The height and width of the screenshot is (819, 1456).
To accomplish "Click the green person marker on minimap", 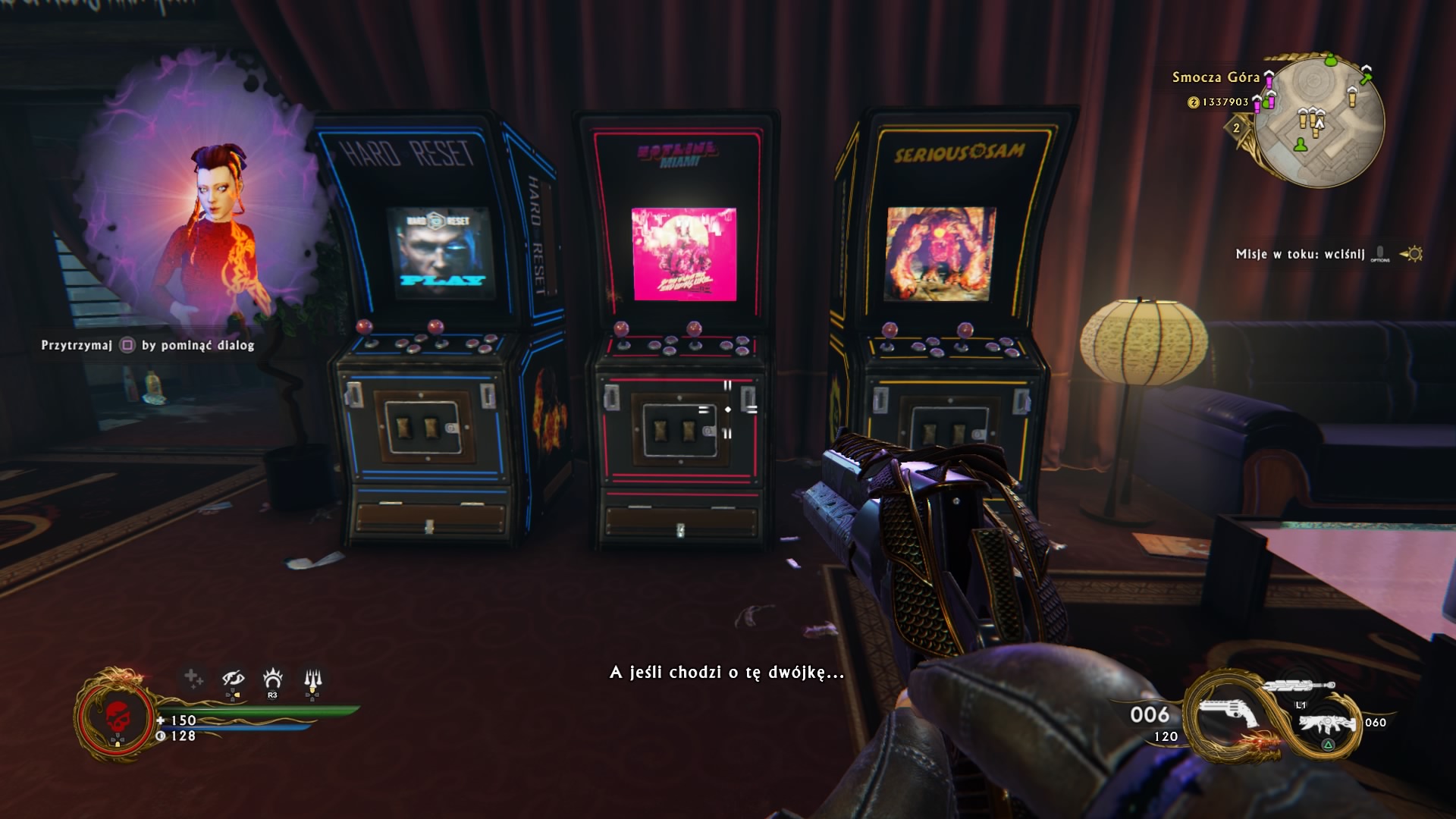I will [x=1301, y=144].
